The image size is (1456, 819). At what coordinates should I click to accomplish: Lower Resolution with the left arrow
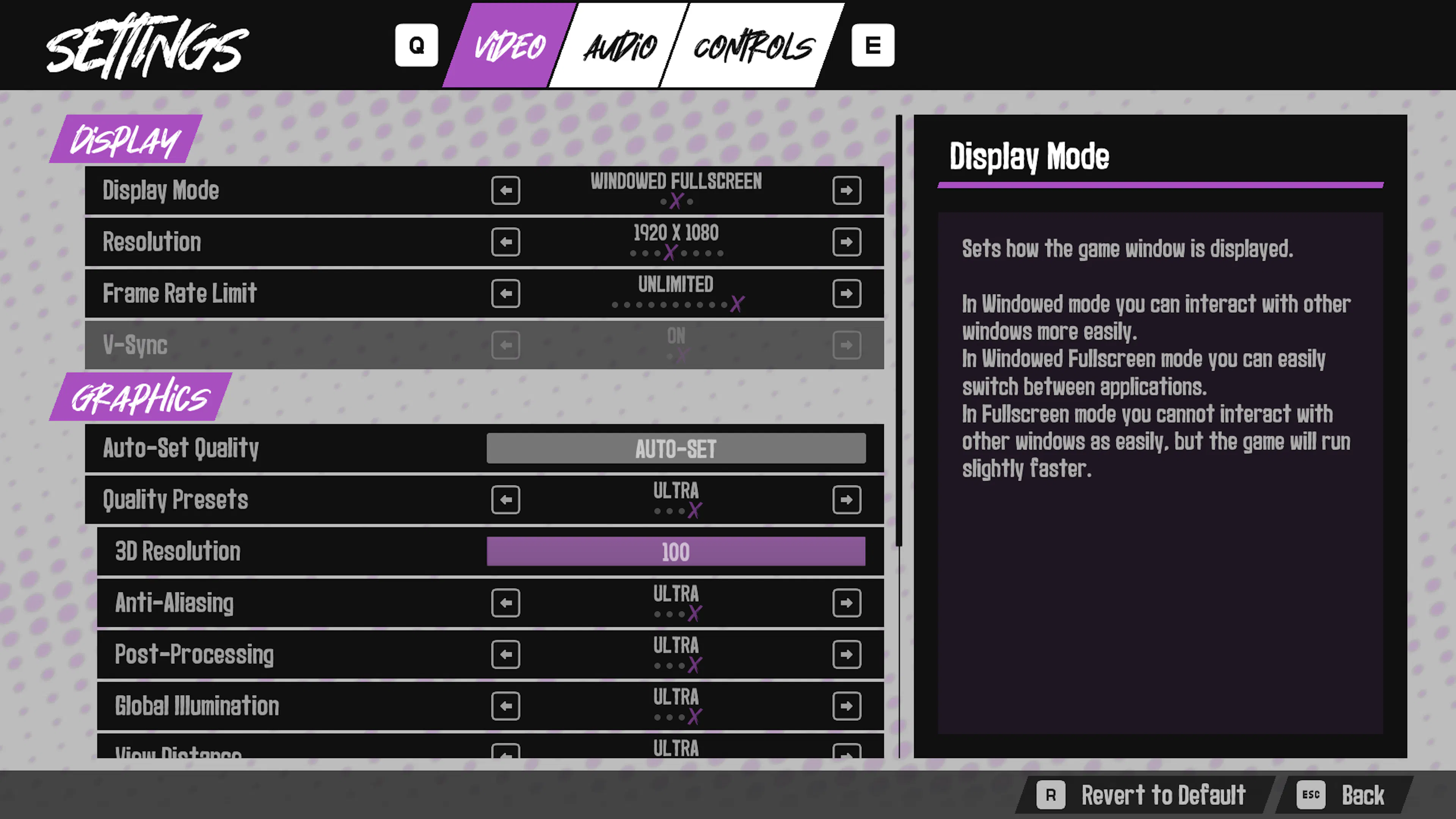coord(505,242)
